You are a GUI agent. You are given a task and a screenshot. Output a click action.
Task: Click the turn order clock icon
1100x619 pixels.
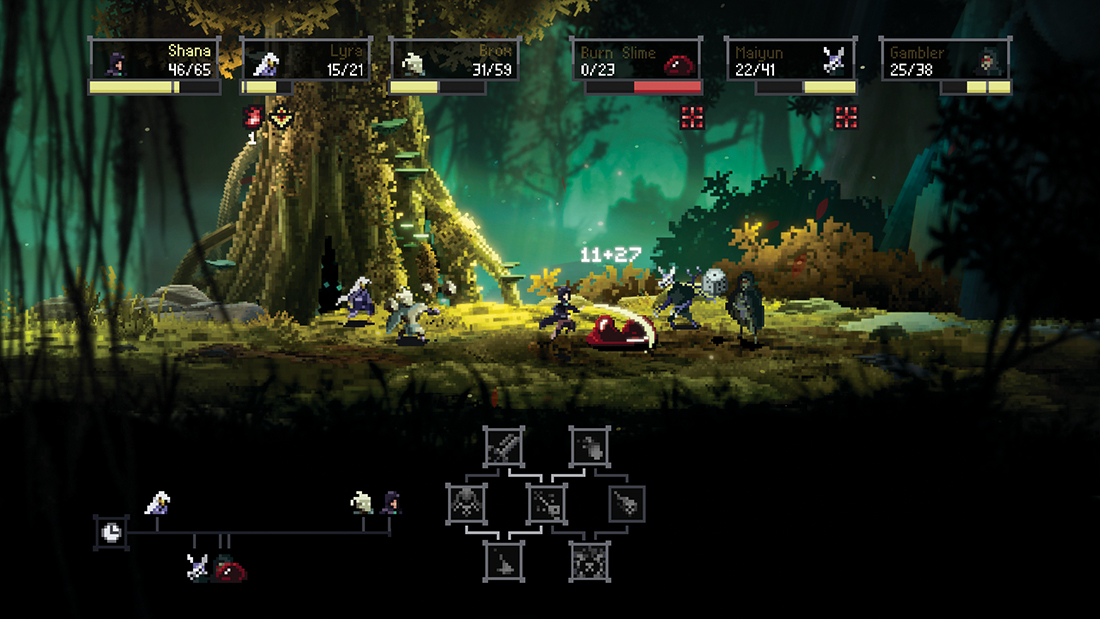(x=111, y=531)
